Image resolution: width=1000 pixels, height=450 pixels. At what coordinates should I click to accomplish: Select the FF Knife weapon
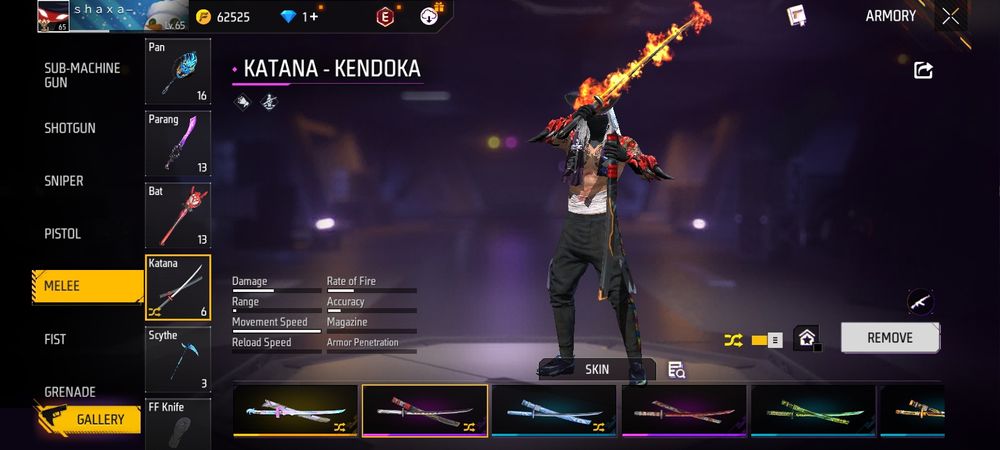pyautogui.click(x=178, y=424)
